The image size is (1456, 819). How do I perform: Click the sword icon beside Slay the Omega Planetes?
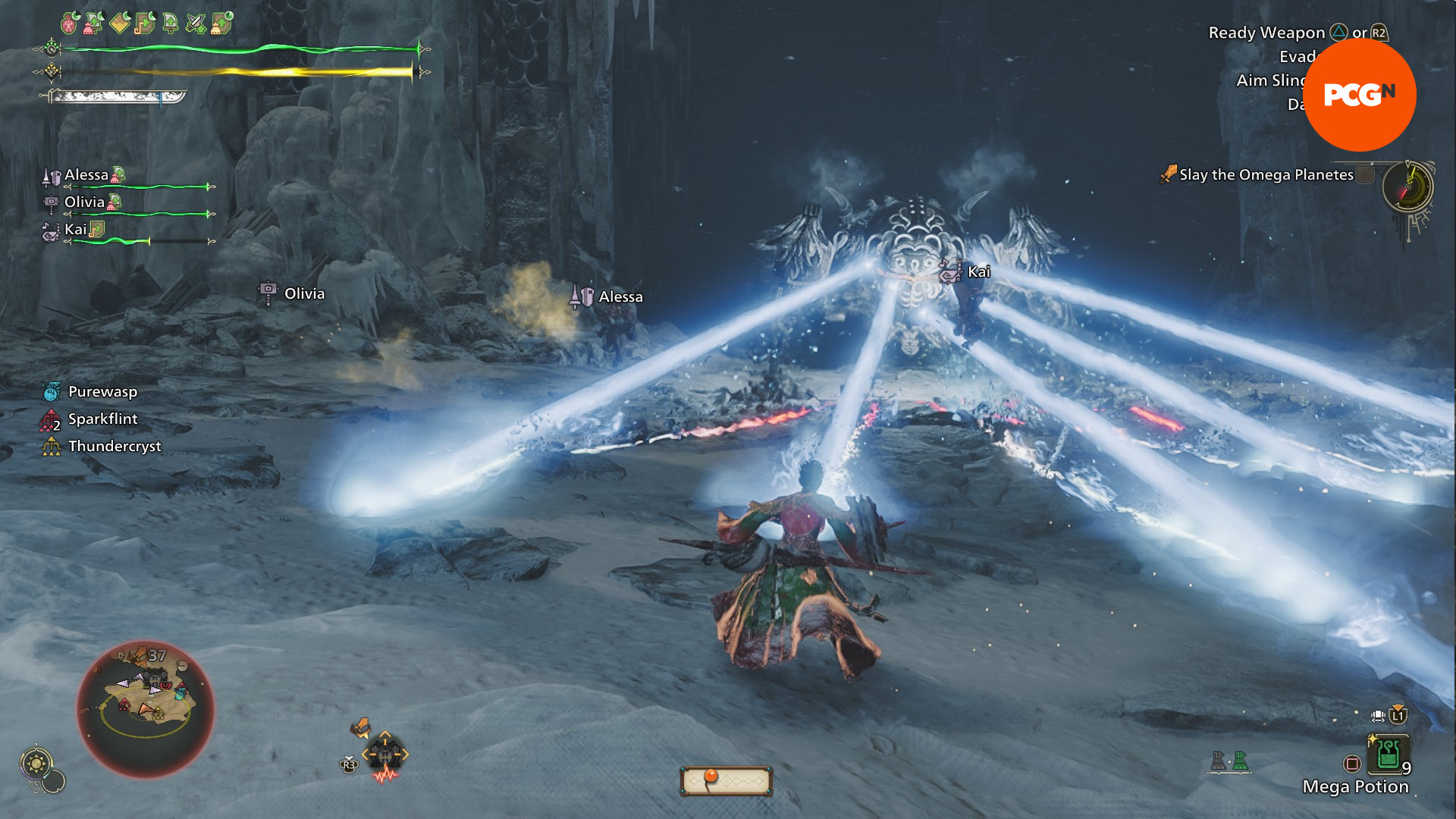tap(1168, 174)
